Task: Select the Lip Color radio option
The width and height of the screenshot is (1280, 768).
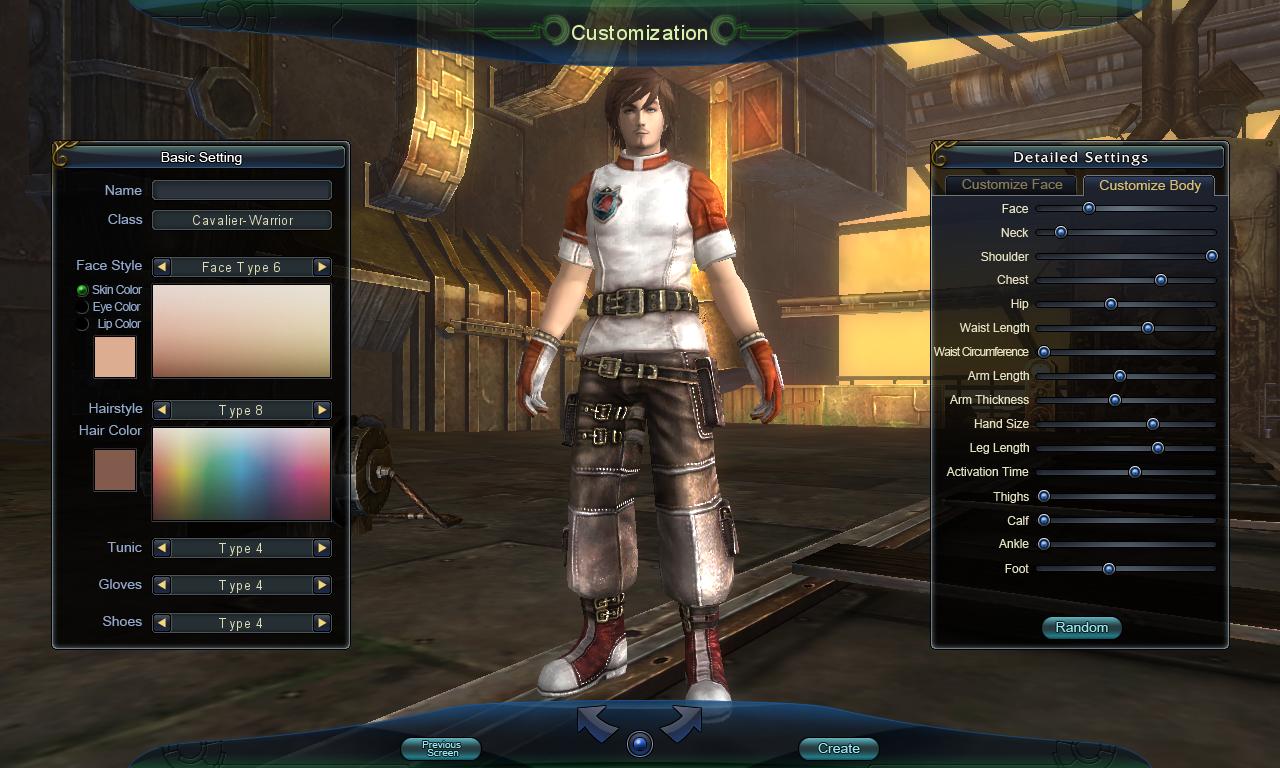Action: (x=83, y=324)
